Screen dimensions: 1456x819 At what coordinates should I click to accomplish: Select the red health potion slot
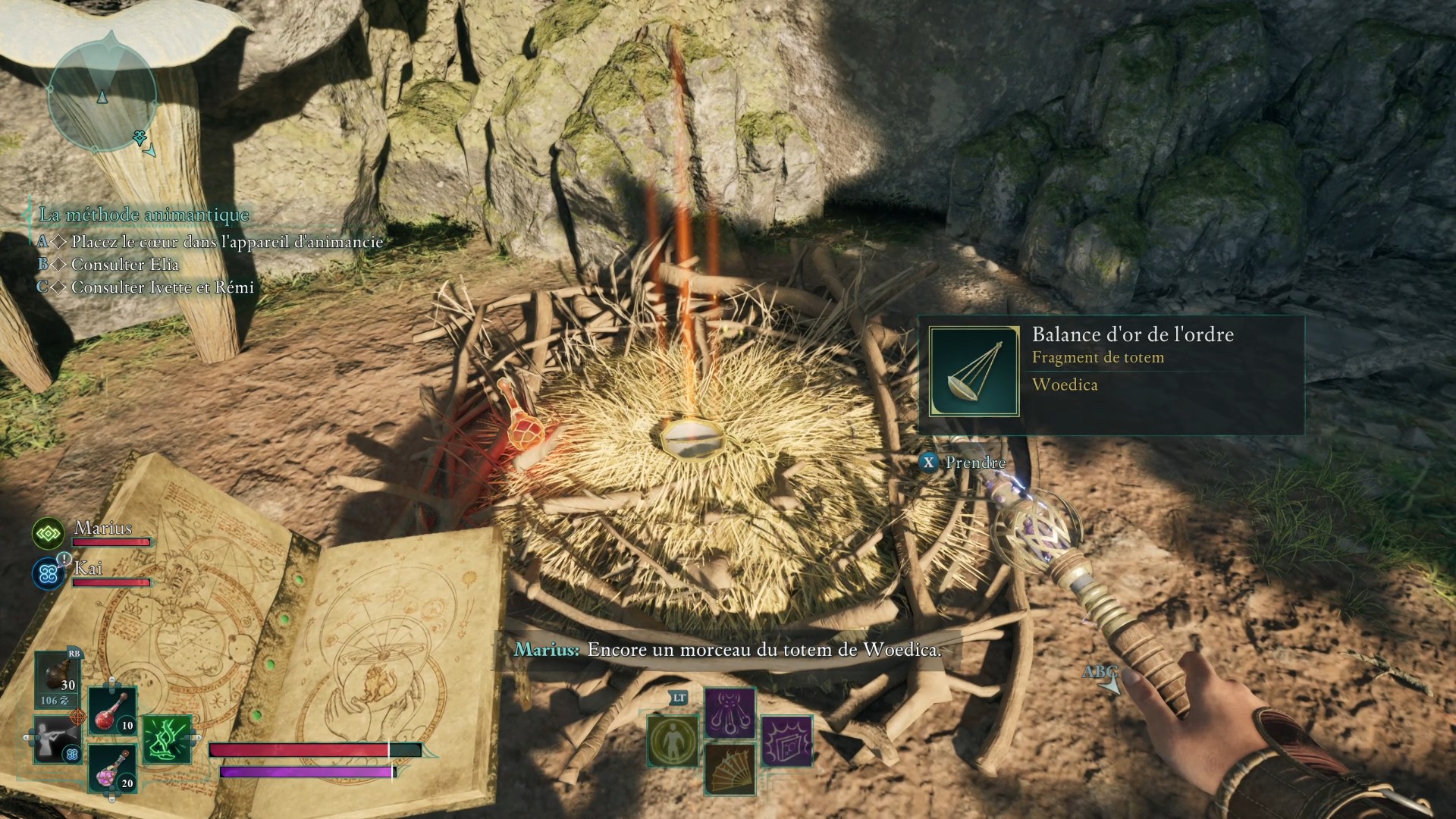(113, 711)
